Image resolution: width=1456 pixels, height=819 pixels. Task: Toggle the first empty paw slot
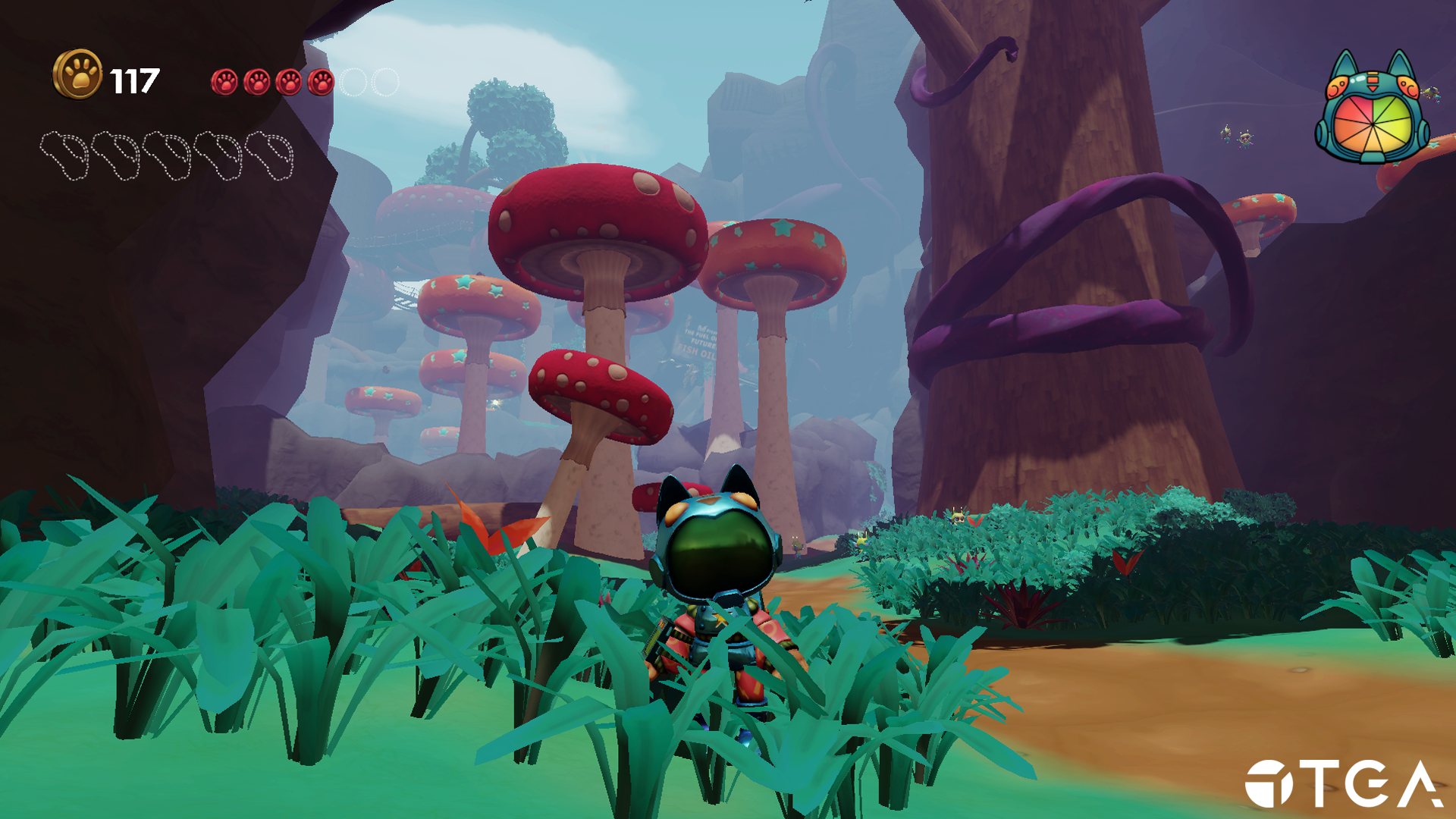pos(355,83)
